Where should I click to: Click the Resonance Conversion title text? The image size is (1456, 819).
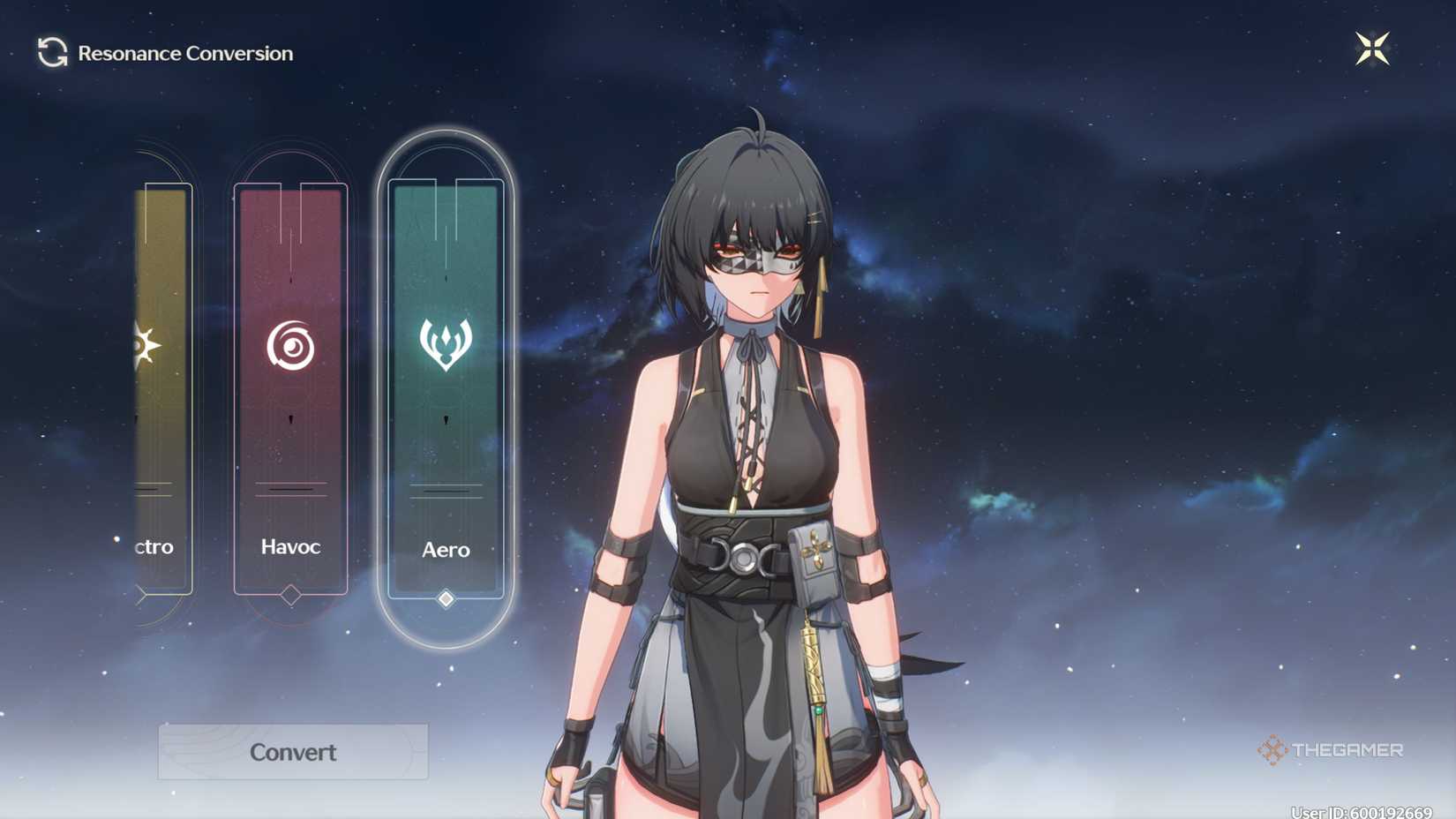tap(185, 53)
